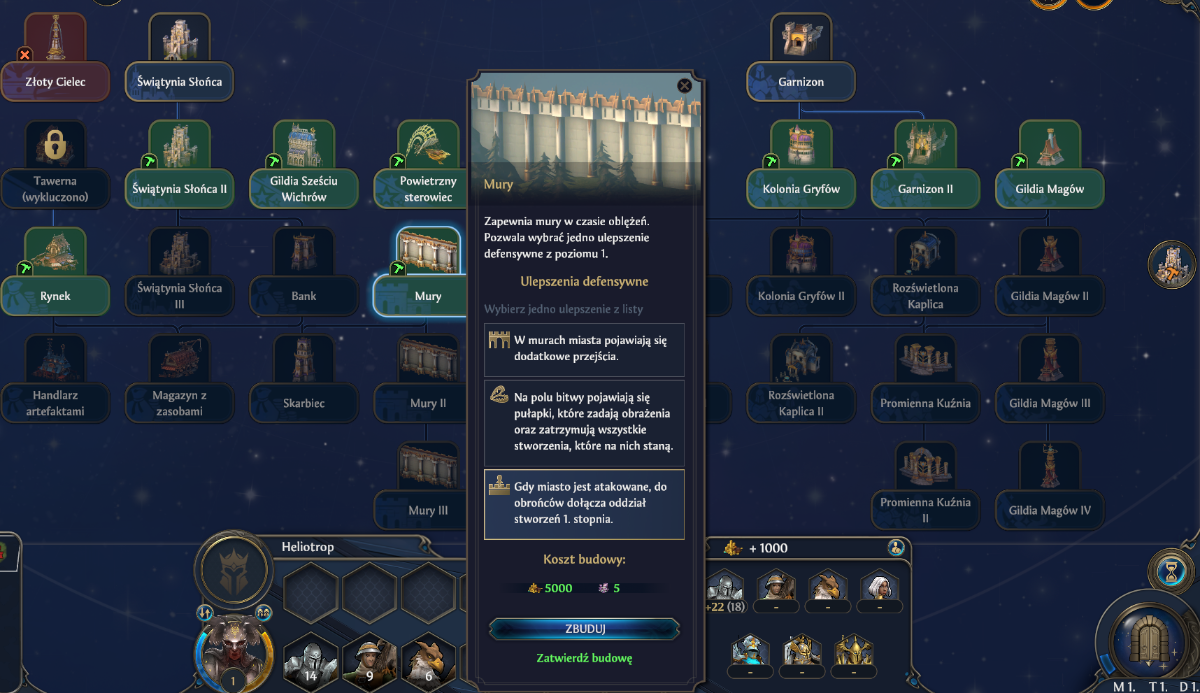The width and height of the screenshot is (1200, 693).
Task: Select the Kolonia Gryfów building
Action: [x=800, y=188]
